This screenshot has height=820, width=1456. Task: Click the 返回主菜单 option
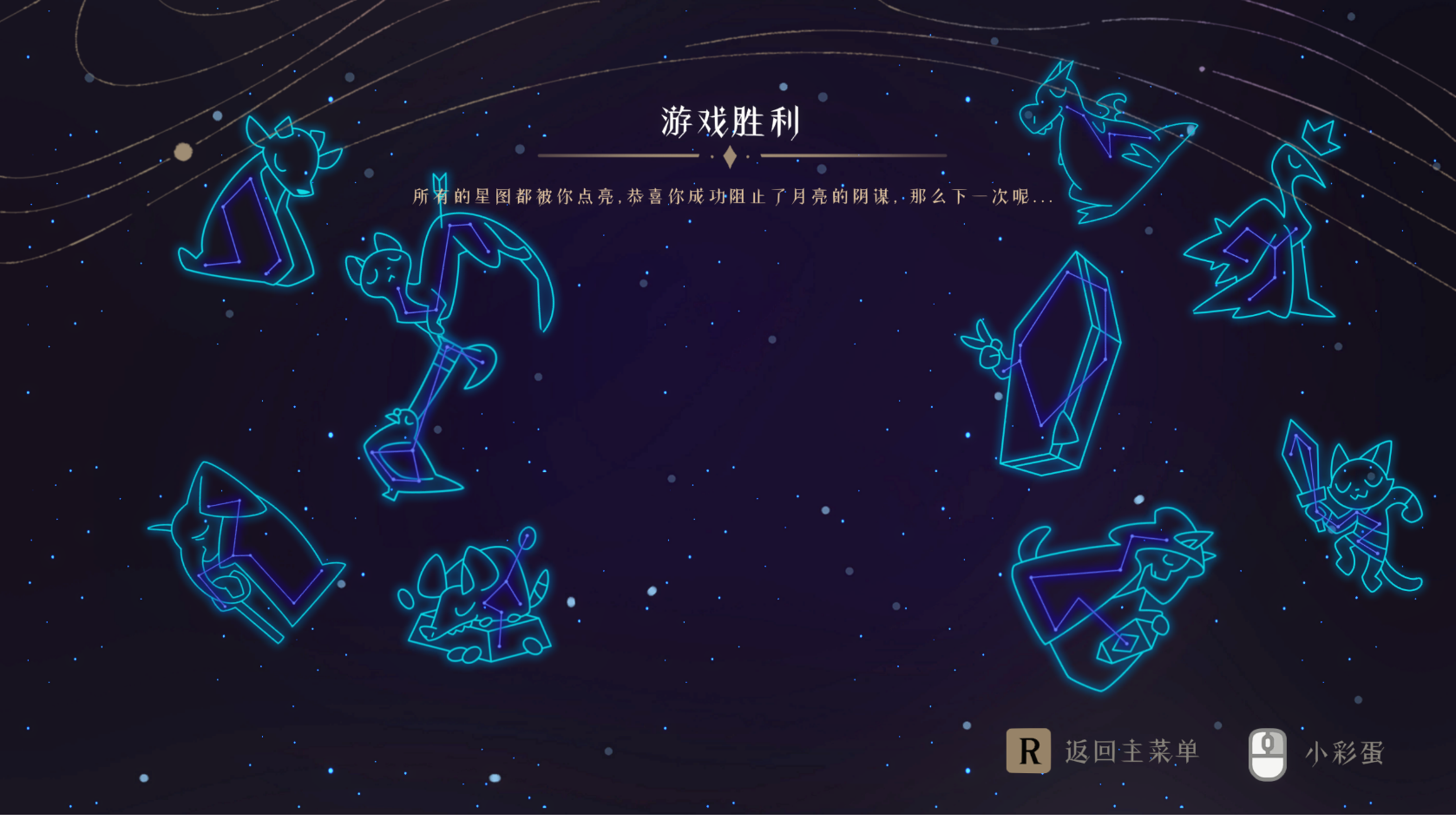point(1131,752)
